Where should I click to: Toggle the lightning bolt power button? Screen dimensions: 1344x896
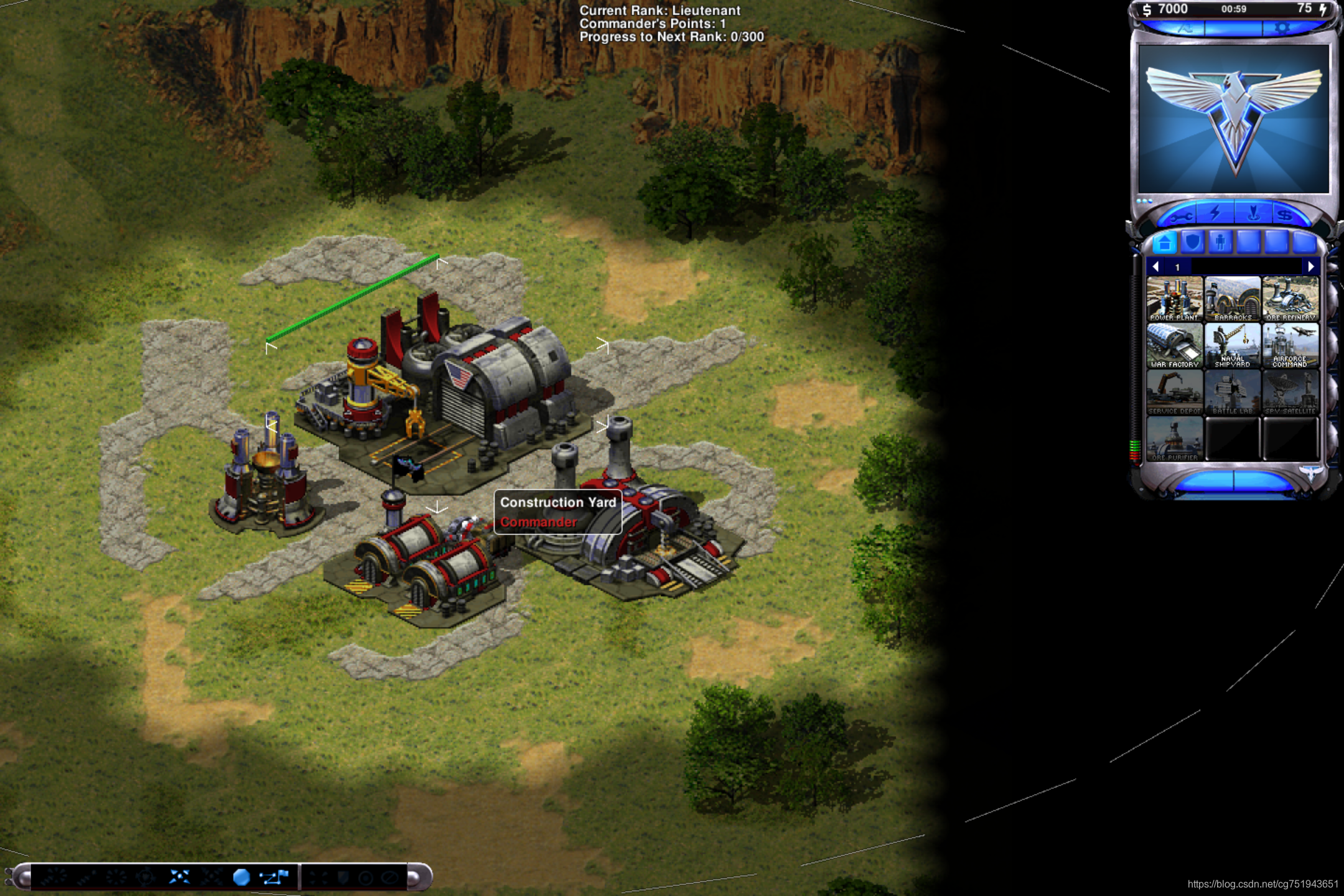1216,213
